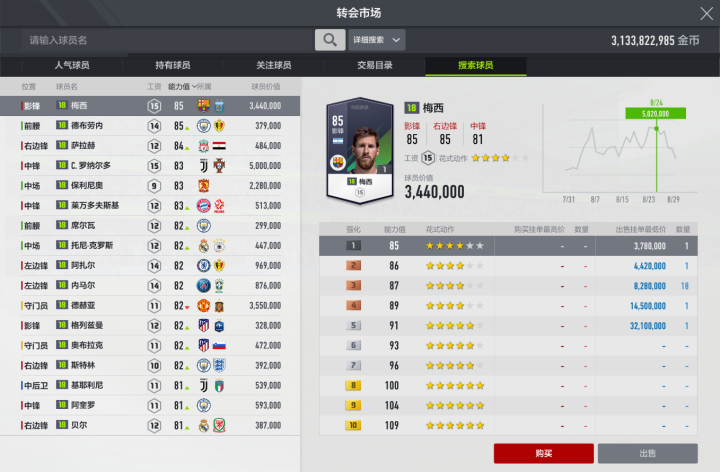Viewport: 720px width, 472px height.
Task: Sort list by 能力值 column header
Action: pyautogui.click(x=182, y=87)
